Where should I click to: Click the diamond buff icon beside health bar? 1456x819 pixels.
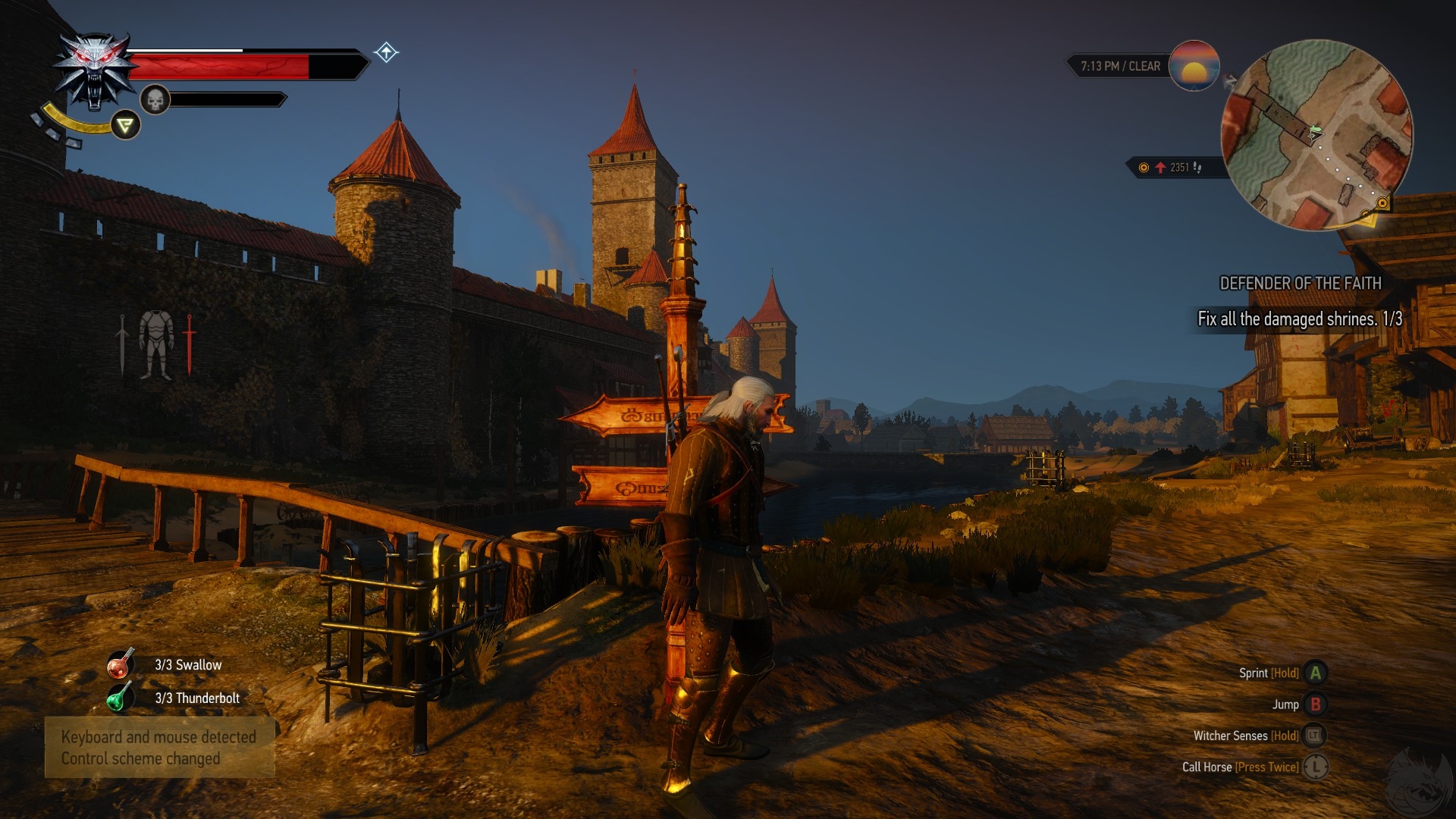pyautogui.click(x=386, y=52)
